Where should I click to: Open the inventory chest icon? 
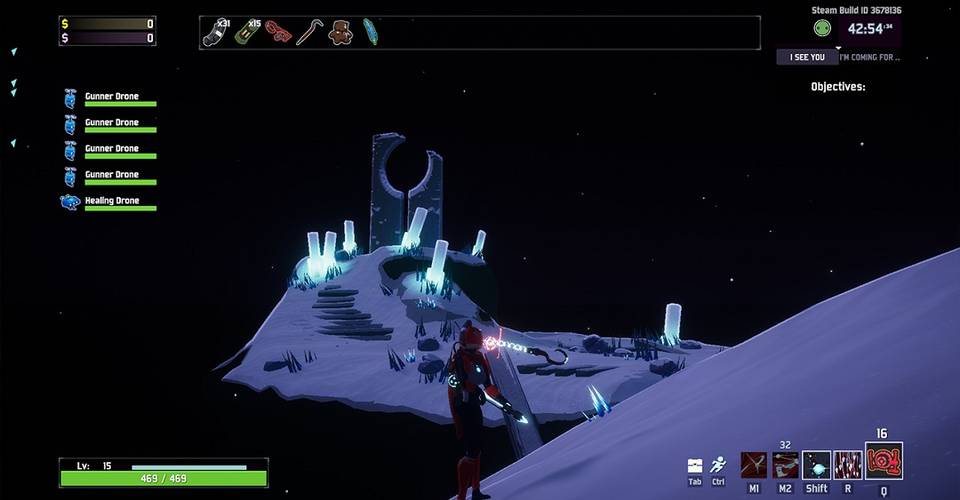coord(695,465)
